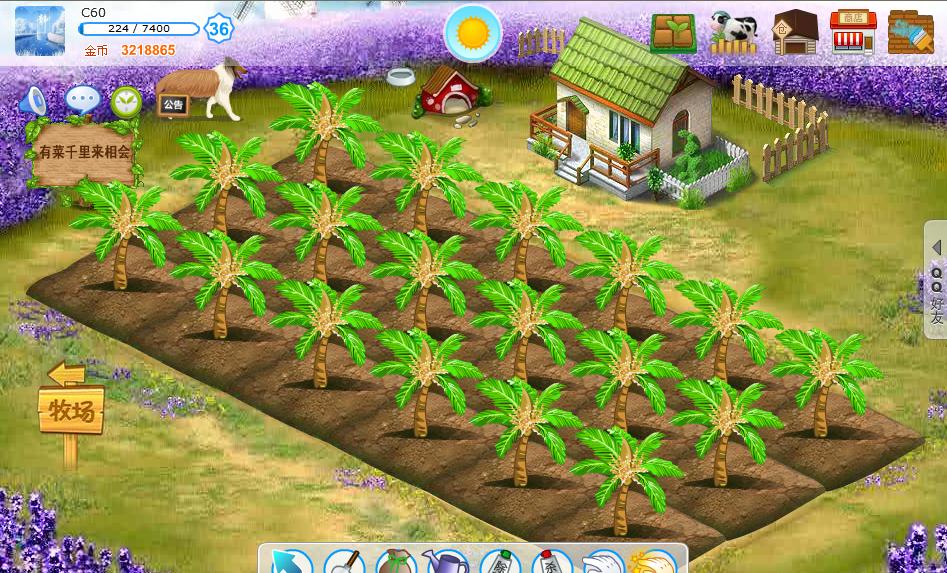
Task: Go to the 牧场 ranch signpost
Action: (x=71, y=408)
